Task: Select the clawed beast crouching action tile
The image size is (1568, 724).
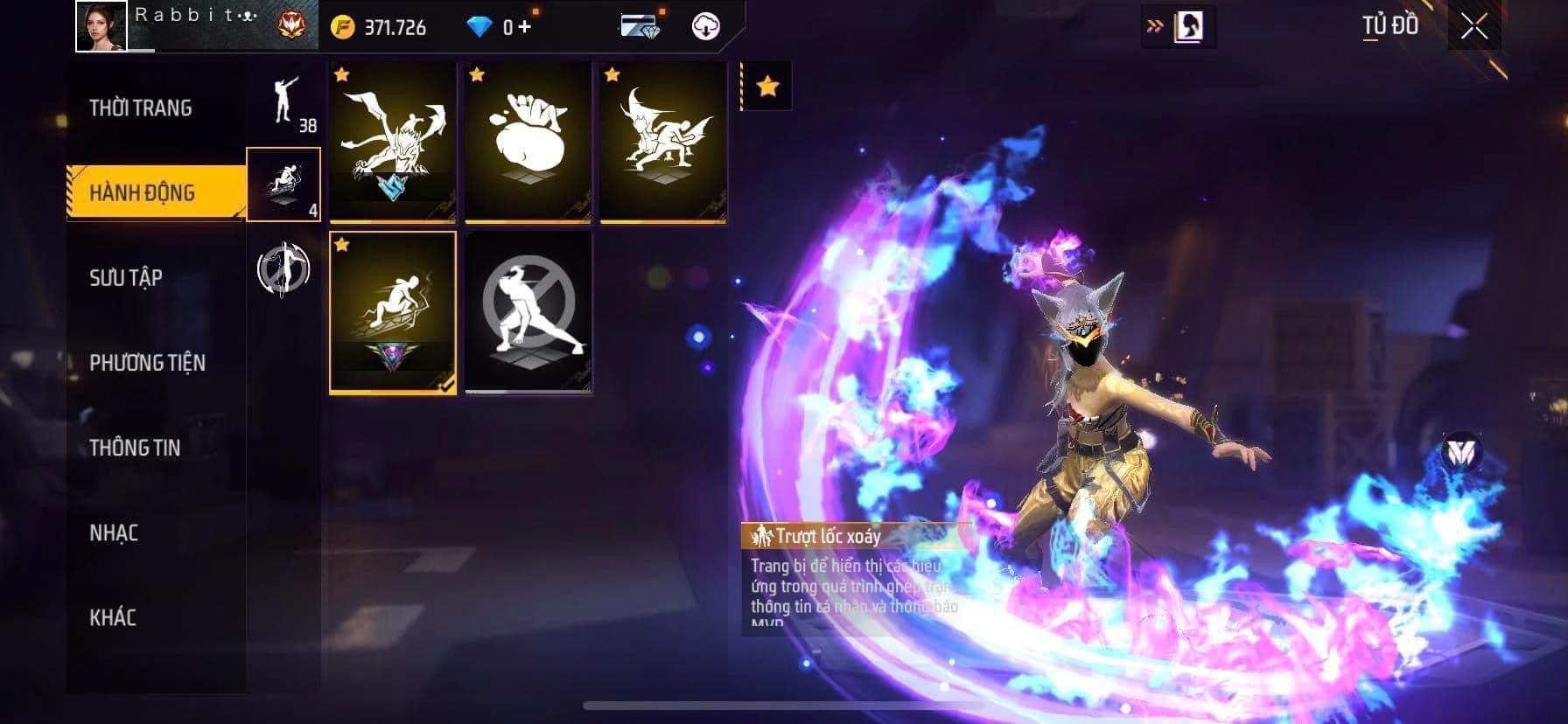Action: pyautogui.click(x=393, y=142)
